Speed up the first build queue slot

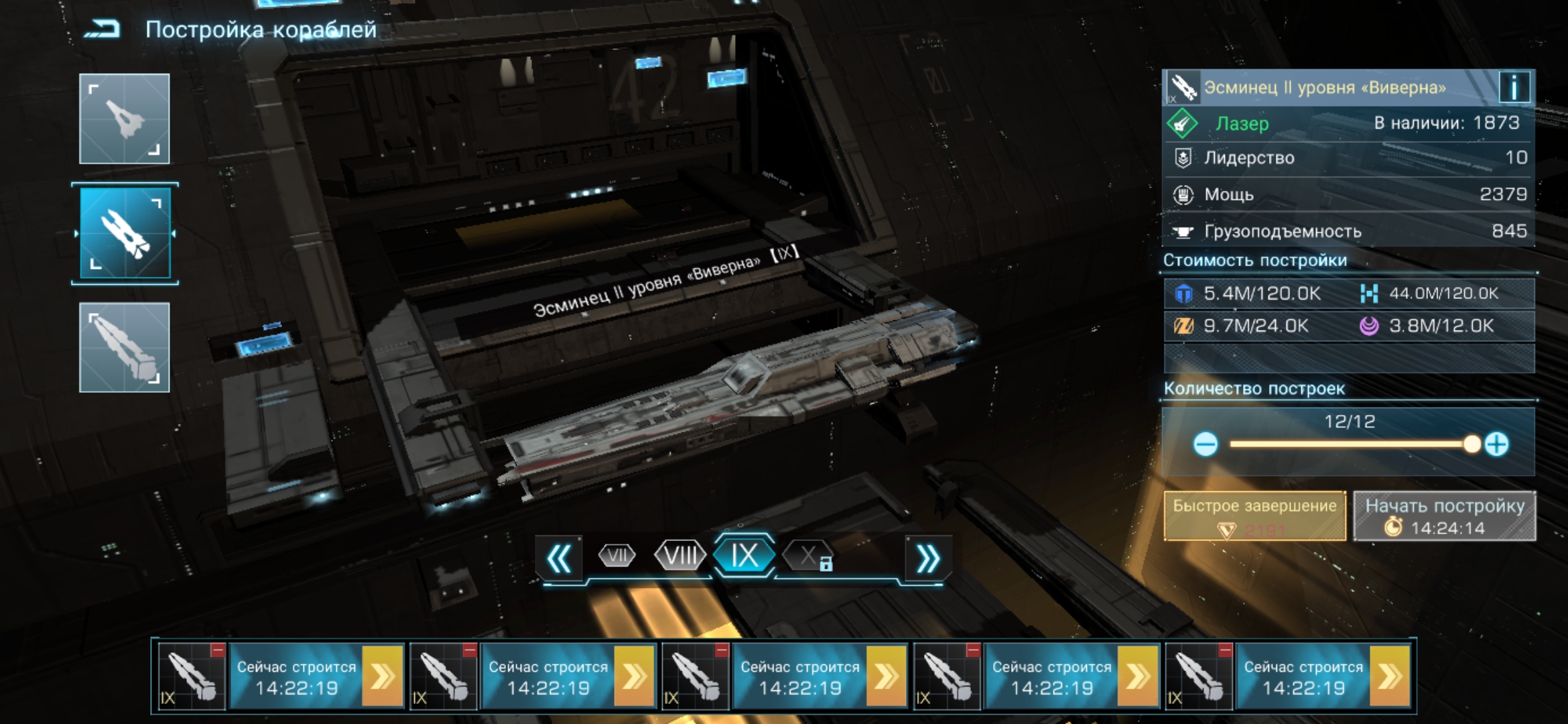click(x=383, y=676)
